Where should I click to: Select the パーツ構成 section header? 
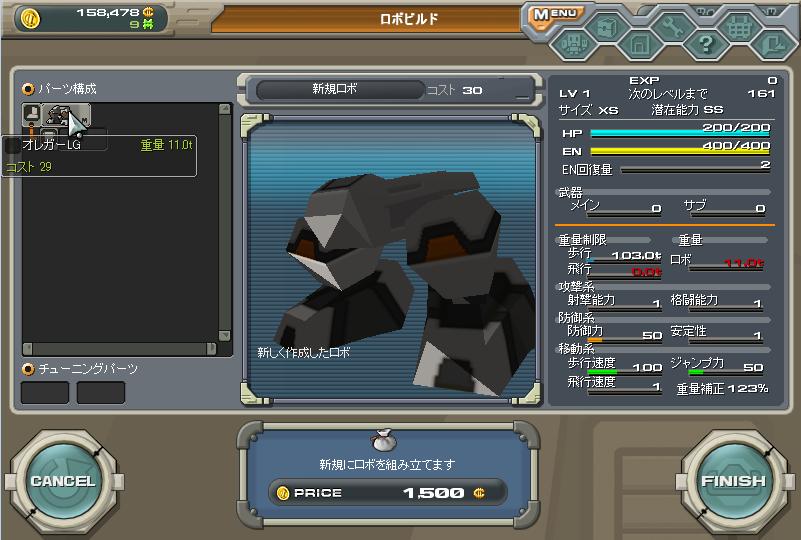point(67,88)
